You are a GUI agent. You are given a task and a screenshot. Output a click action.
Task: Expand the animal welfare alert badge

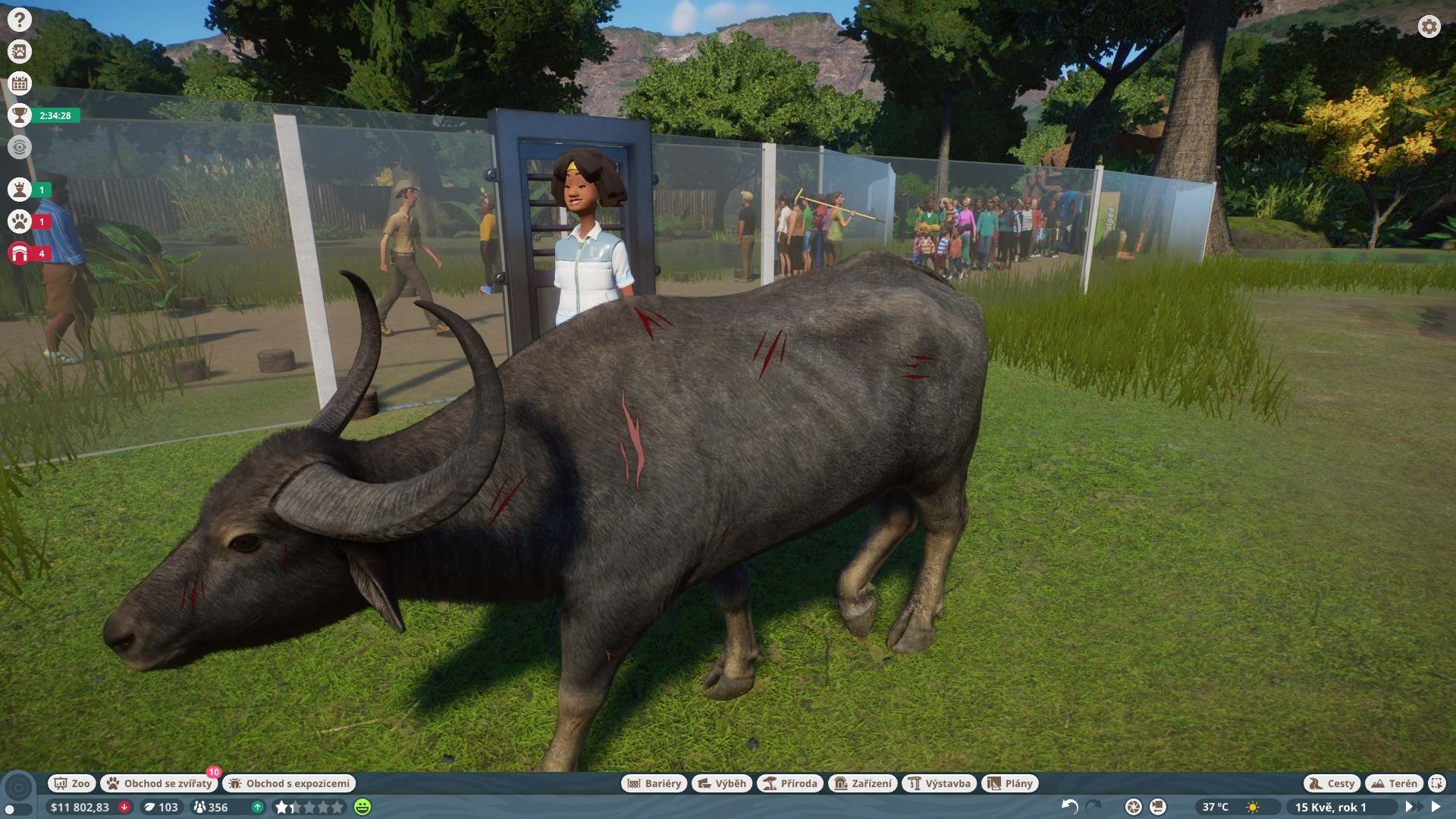pyautogui.click(x=19, y=223)
